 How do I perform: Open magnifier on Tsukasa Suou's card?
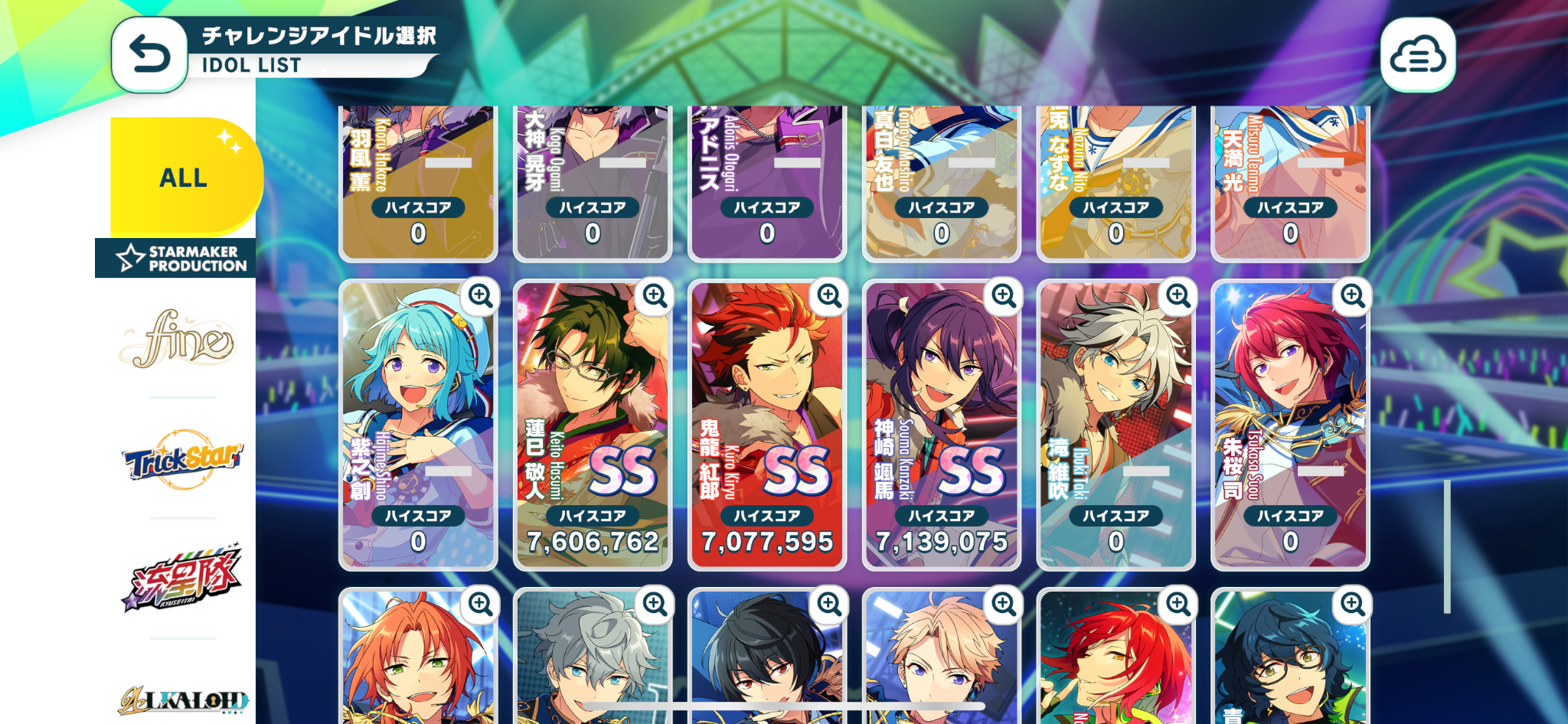click(1353, 295)
